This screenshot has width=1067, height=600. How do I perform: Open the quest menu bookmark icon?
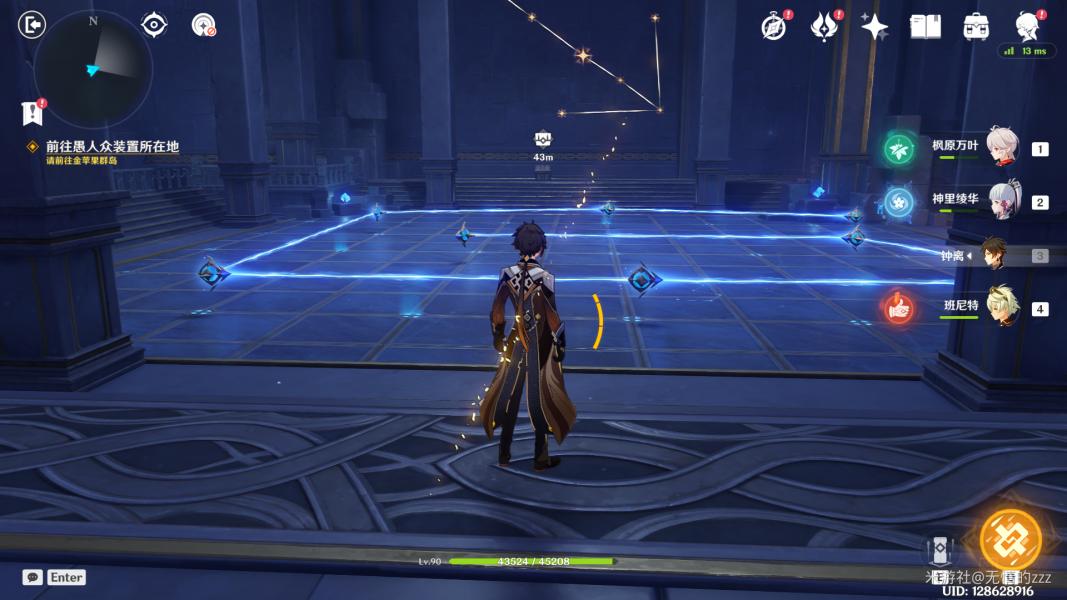pyautogui.click(x=32, y=111)
